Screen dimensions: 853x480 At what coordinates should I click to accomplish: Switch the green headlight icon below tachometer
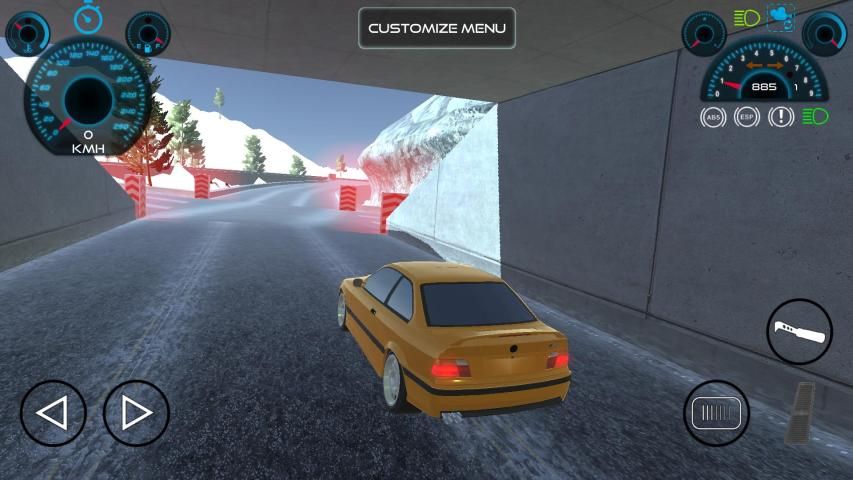[815, 117]
